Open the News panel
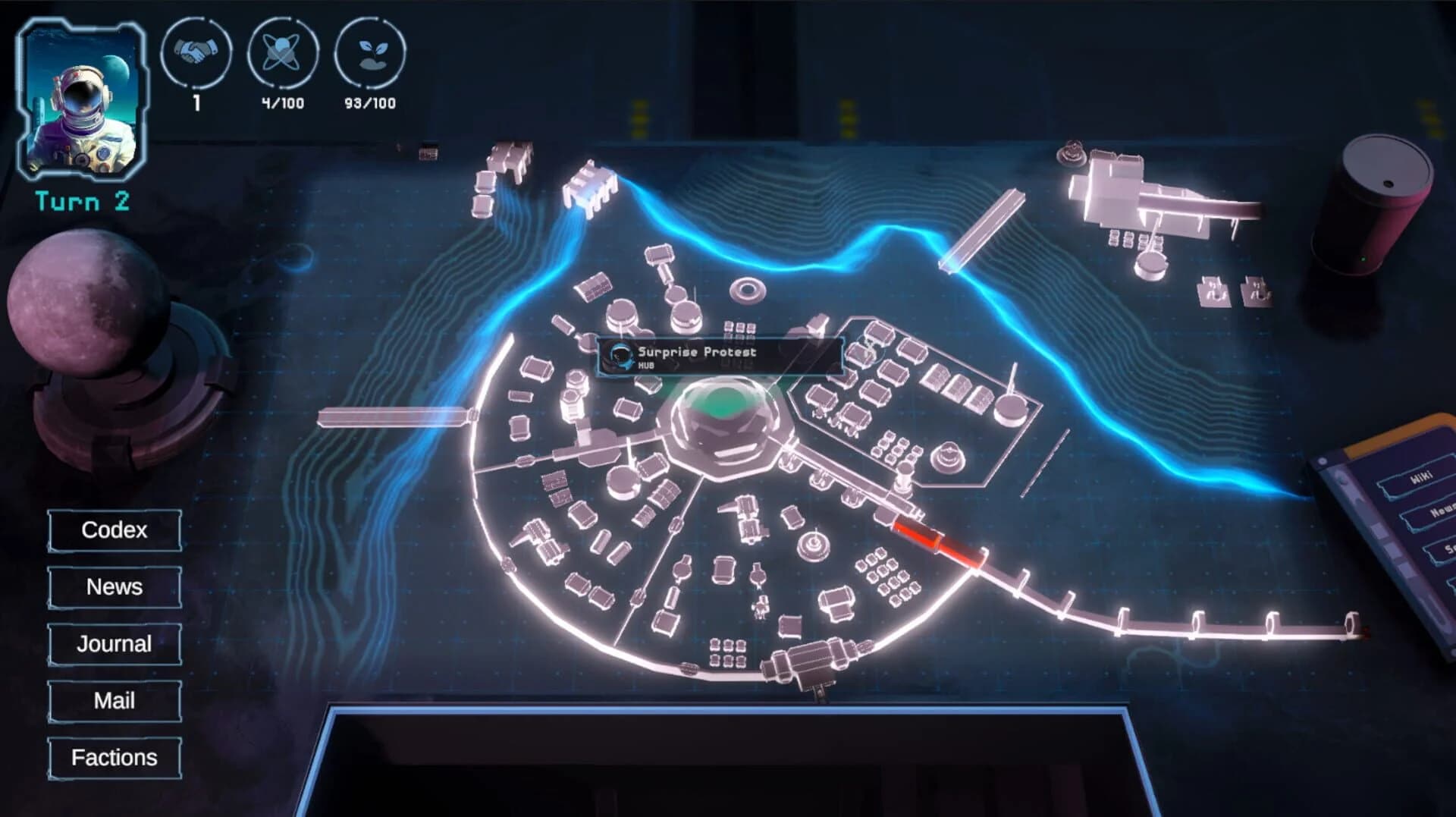This screenshot has height=817, width=1456. [x=114, y=587]
